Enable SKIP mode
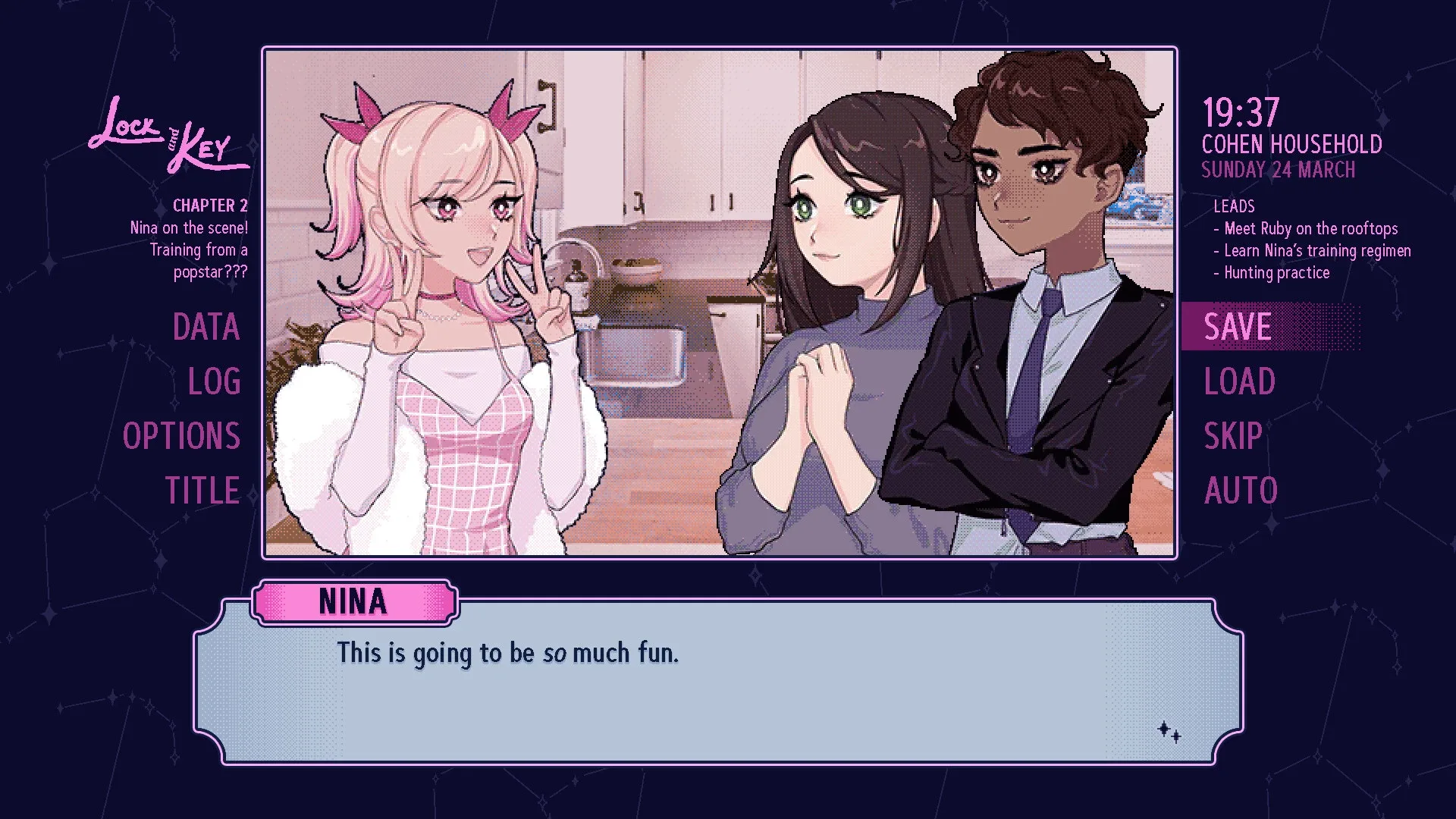This screenshot has width=1456, height=819. coord(1233,435)
